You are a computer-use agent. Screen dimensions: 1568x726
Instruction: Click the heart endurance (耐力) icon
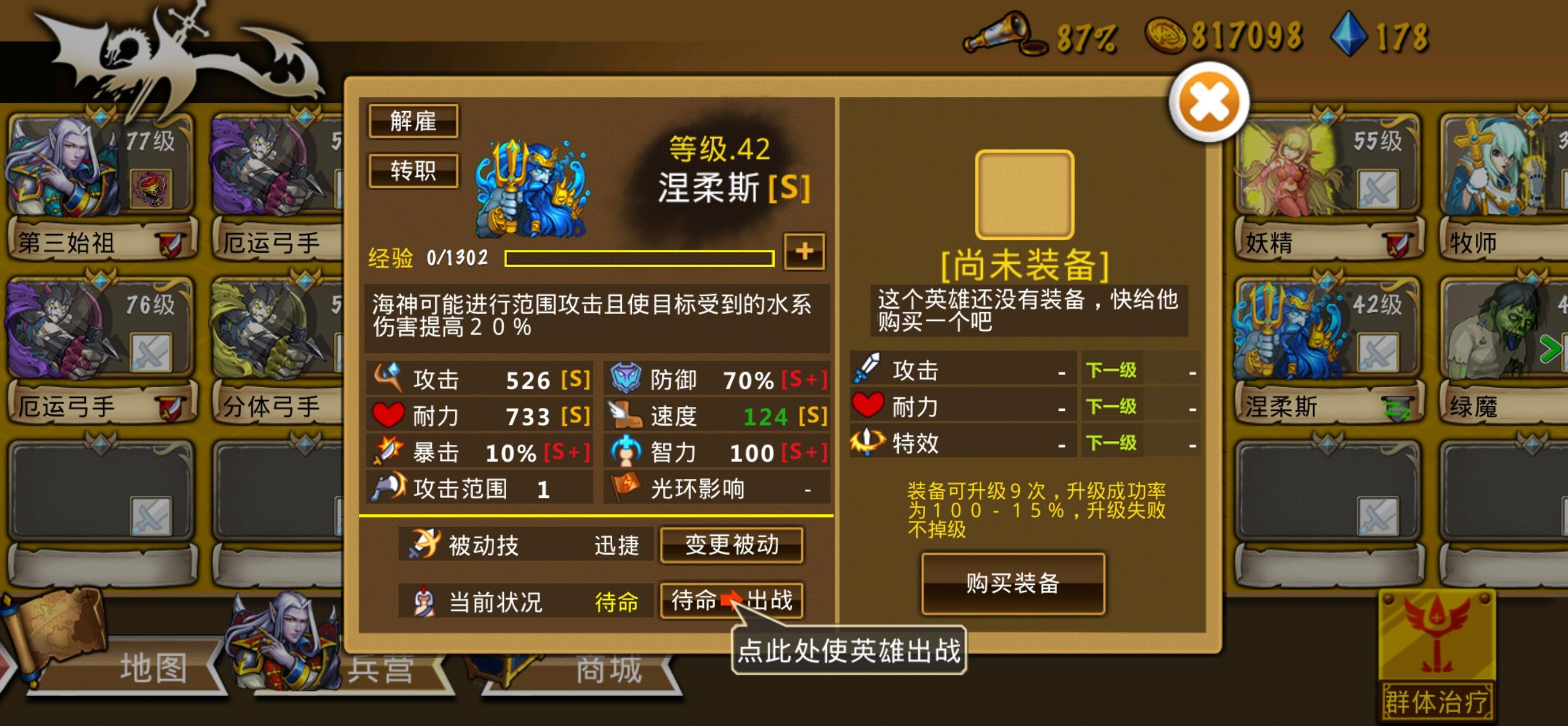(389, 415)
